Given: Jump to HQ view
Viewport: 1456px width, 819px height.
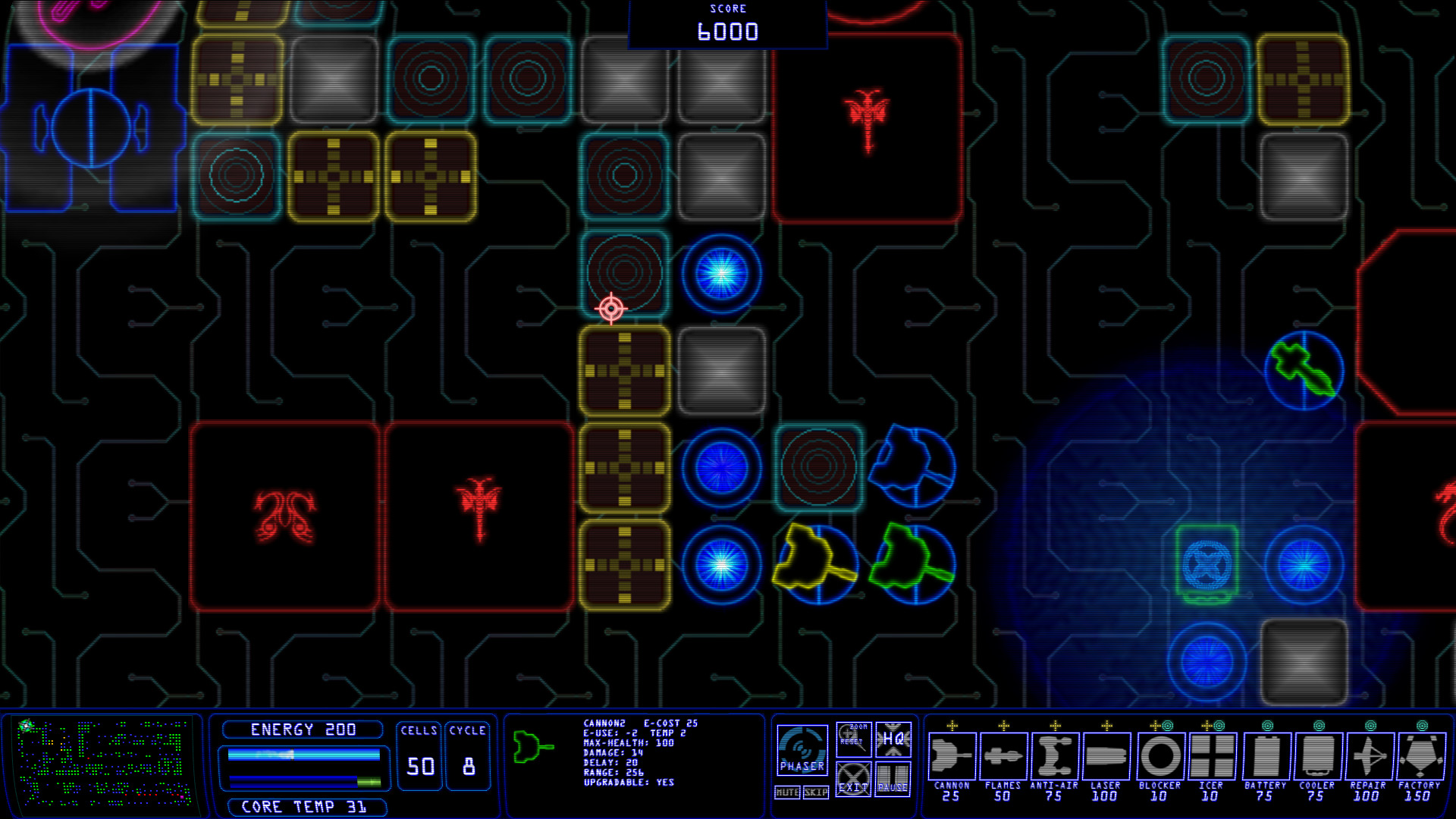Looking at the screenshot, I should (893, 739).
